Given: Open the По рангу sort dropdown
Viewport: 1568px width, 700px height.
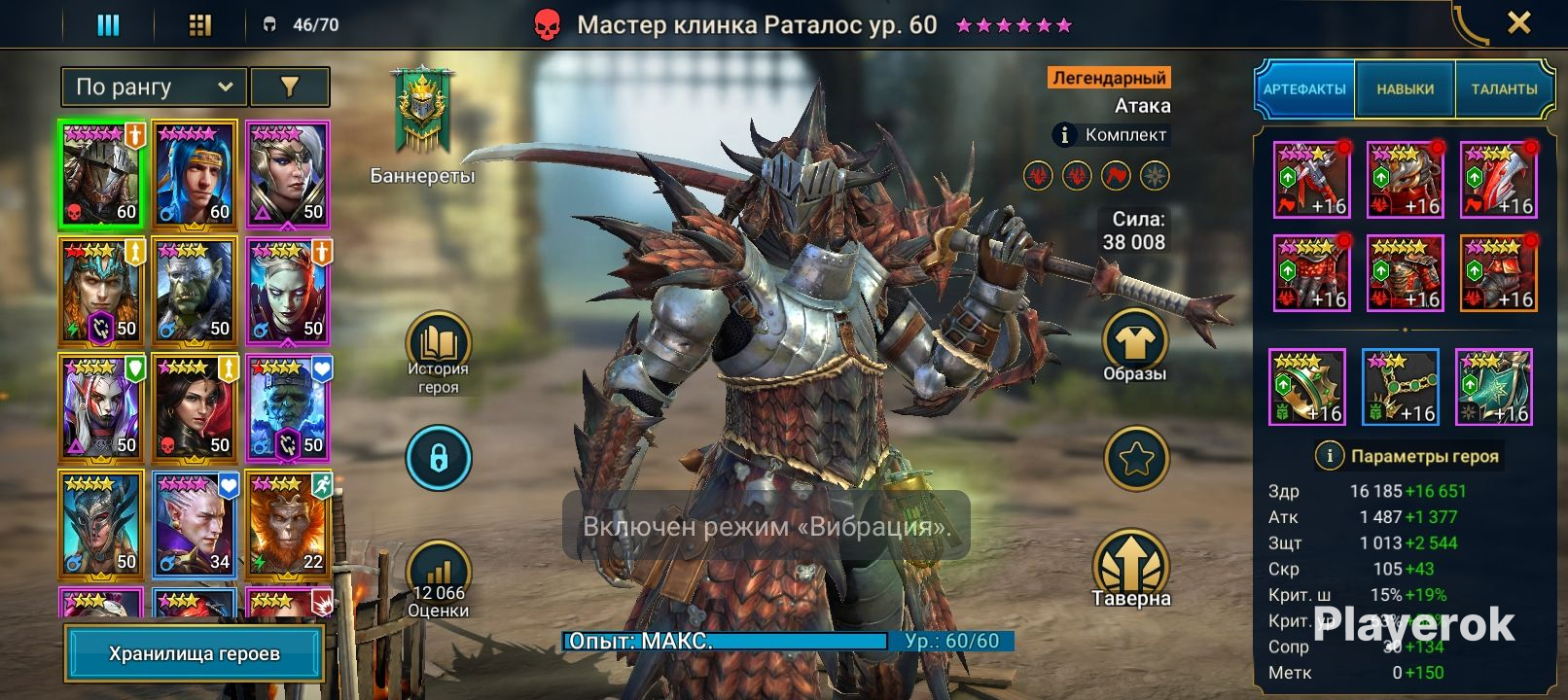Looking at the screenshot, I should [155, 87].
